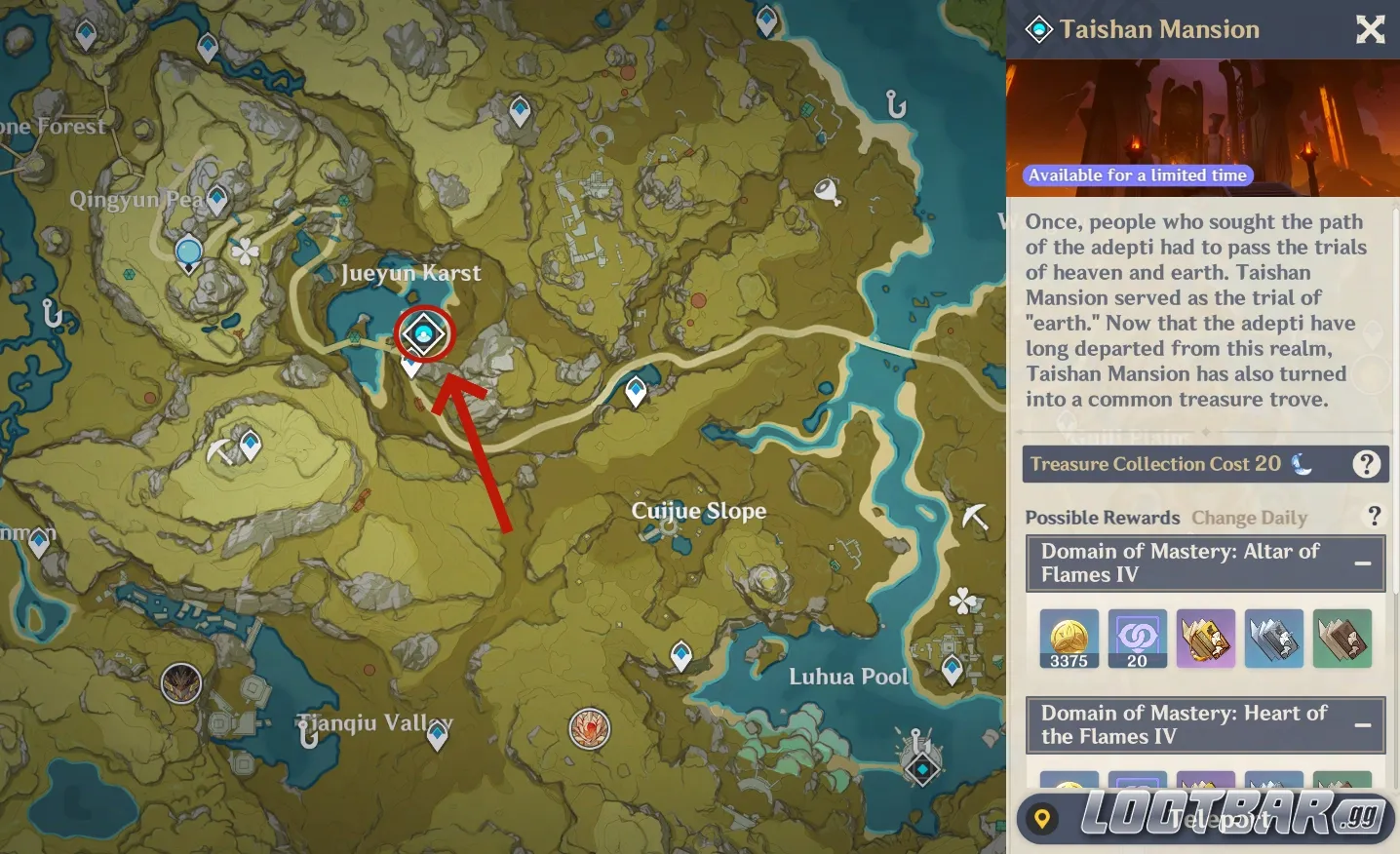Collapse Domain of Mastery: Altar of Flames IV
1400x854 pixels.
coord(1363,563)
